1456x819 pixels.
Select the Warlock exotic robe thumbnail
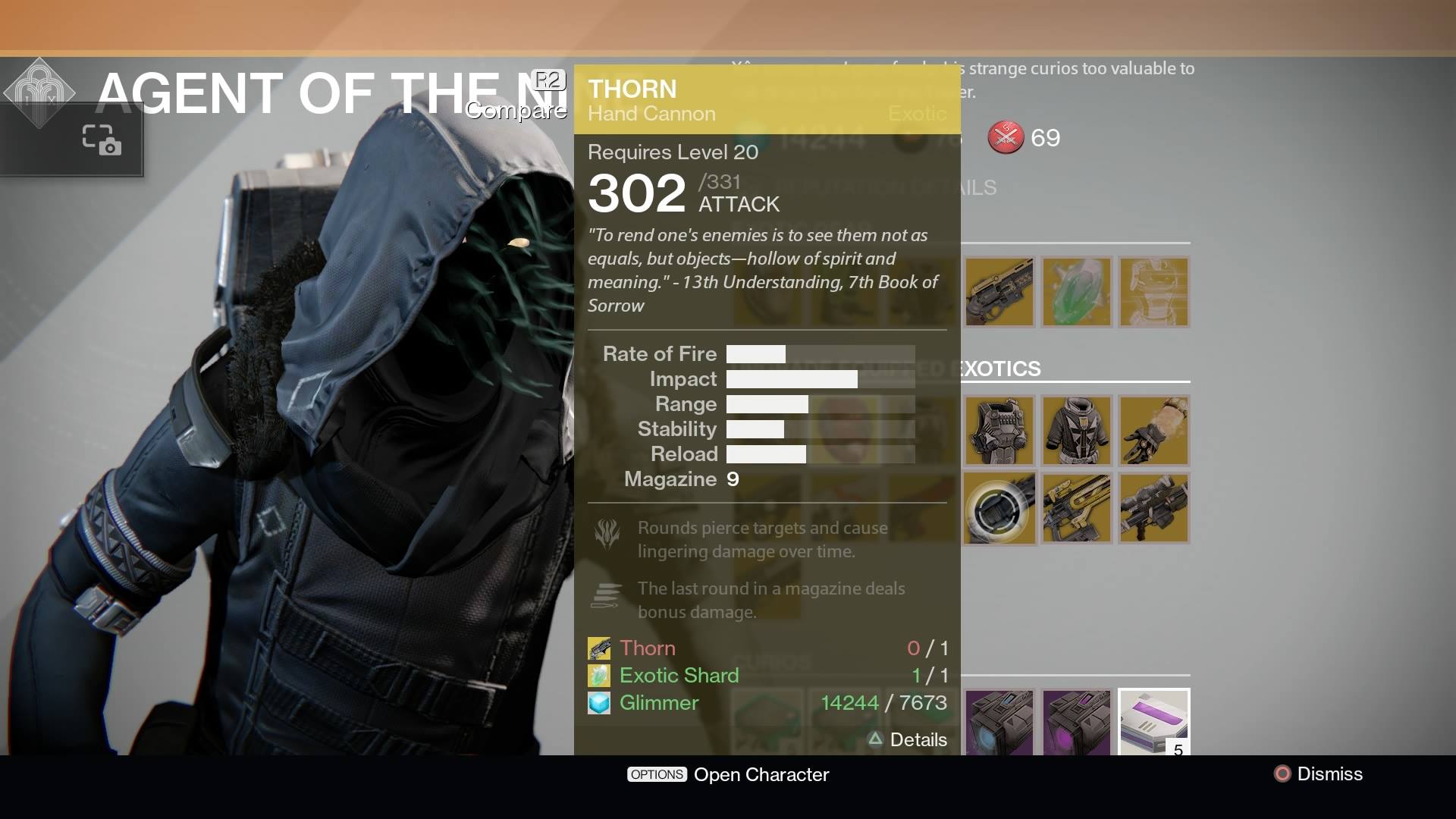pyautogui.click(x=1078, y=431)
